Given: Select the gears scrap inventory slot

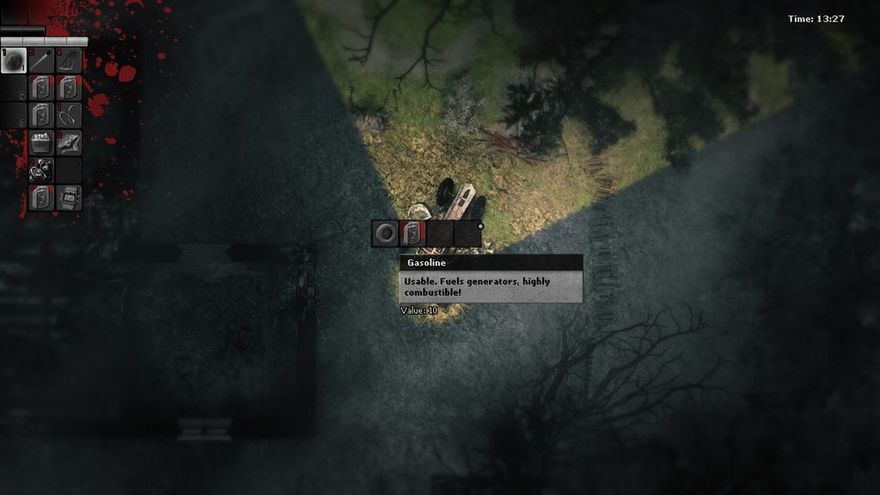Looking at the screenshot, I should [x=41, y=170].
